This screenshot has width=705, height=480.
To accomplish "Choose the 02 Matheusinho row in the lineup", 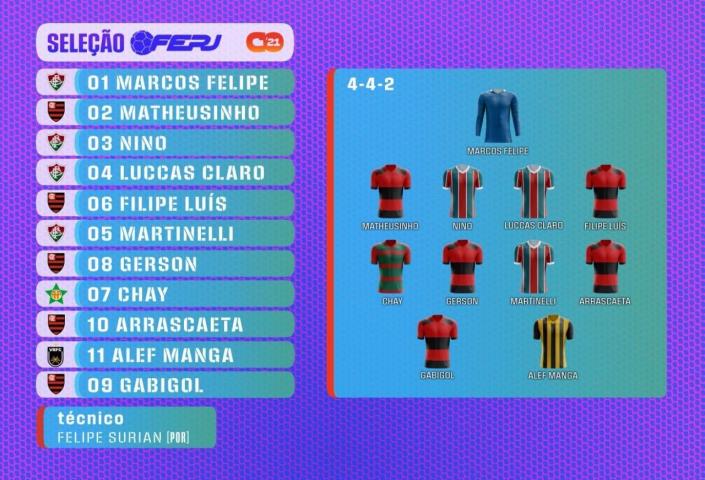I will pyautogui.click(x=170, y=112).
